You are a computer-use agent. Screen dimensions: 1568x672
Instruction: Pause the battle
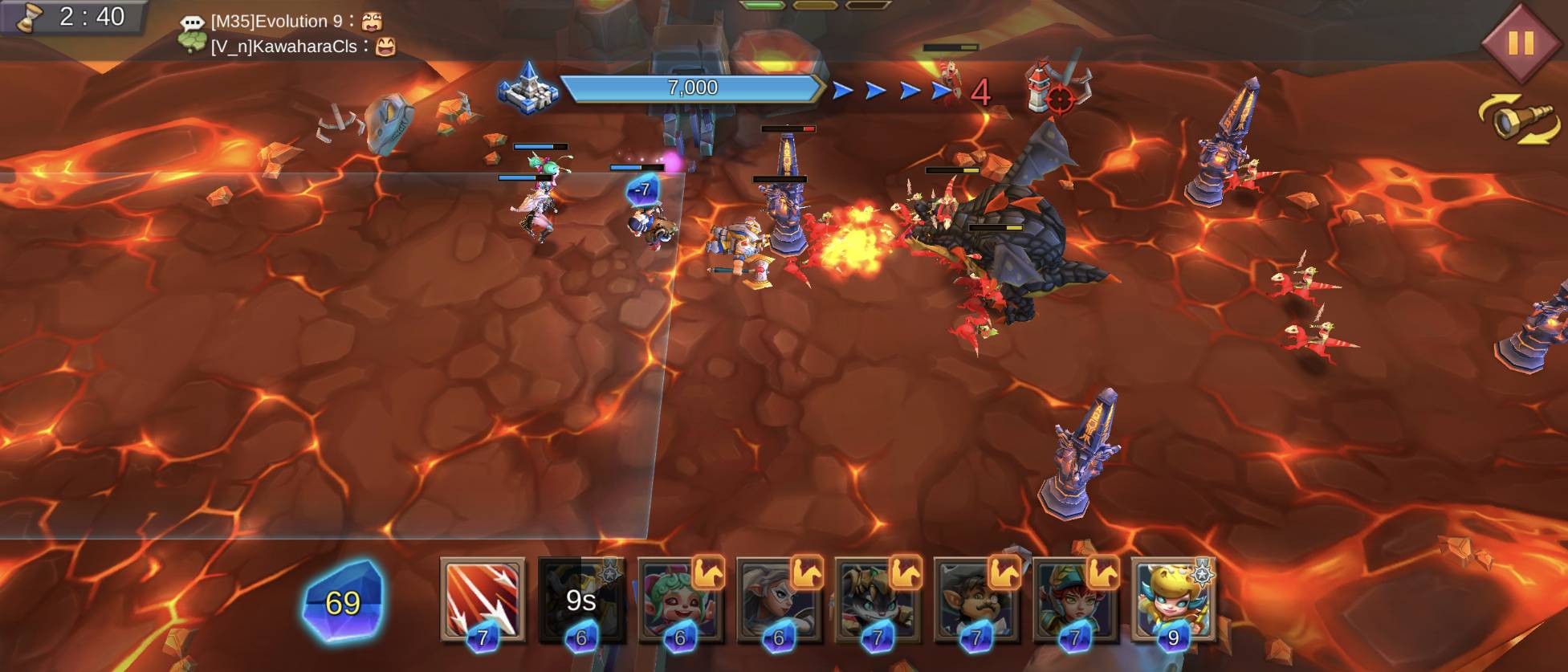click(x=1519, y=43)
